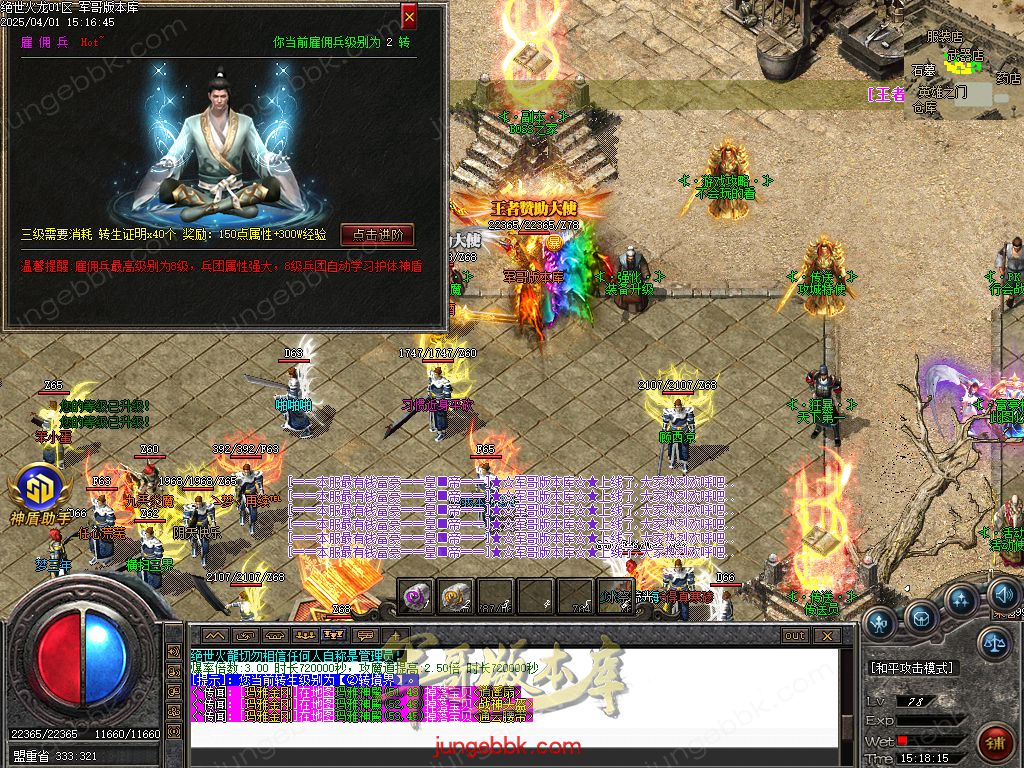Image resolution: width=1024 pixels, height=768 pixels.
Task: Click the 'out' button on chat bar
Action: [795, 635]
